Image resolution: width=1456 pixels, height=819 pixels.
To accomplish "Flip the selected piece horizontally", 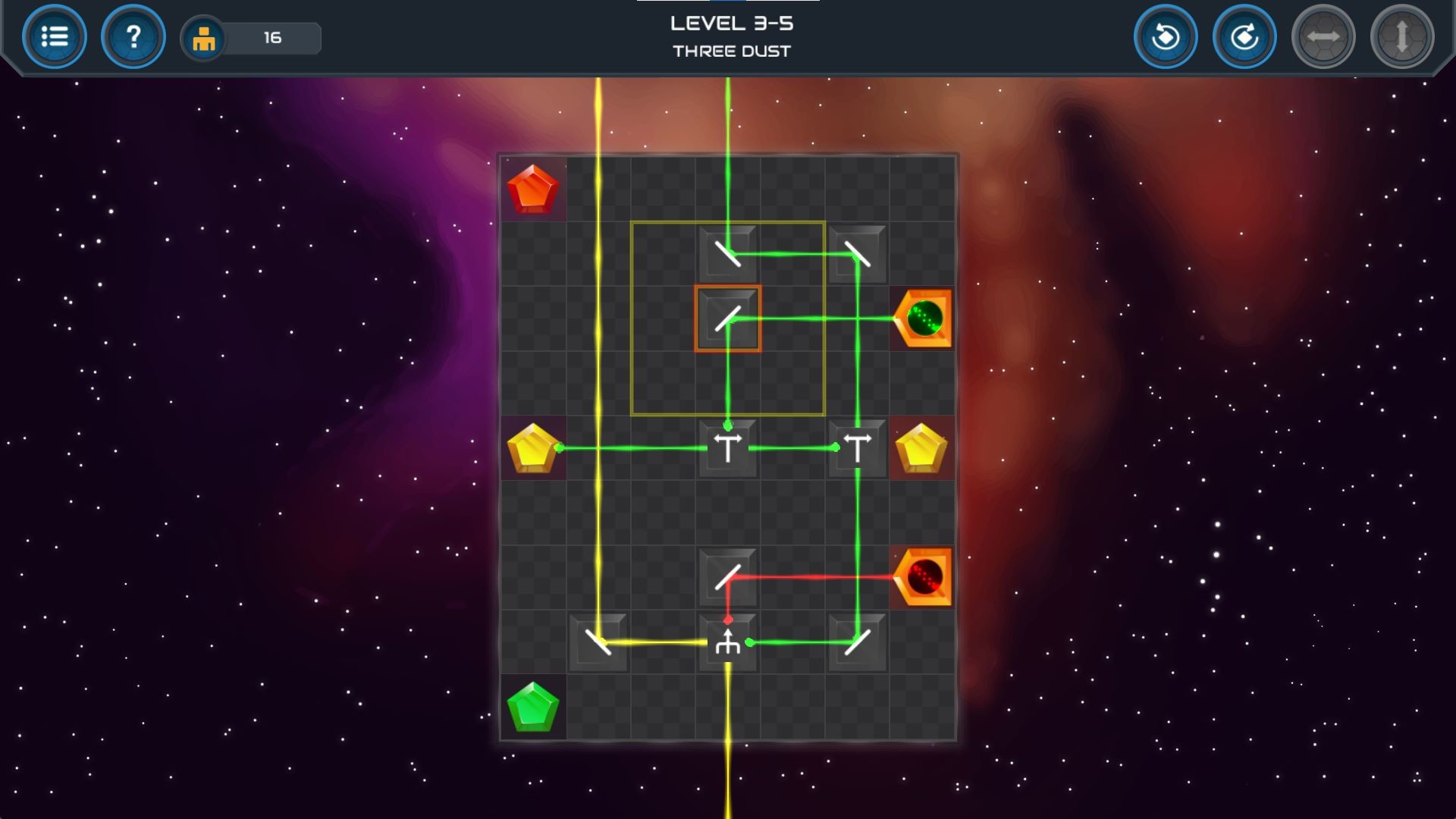I will coord(1321,36).
